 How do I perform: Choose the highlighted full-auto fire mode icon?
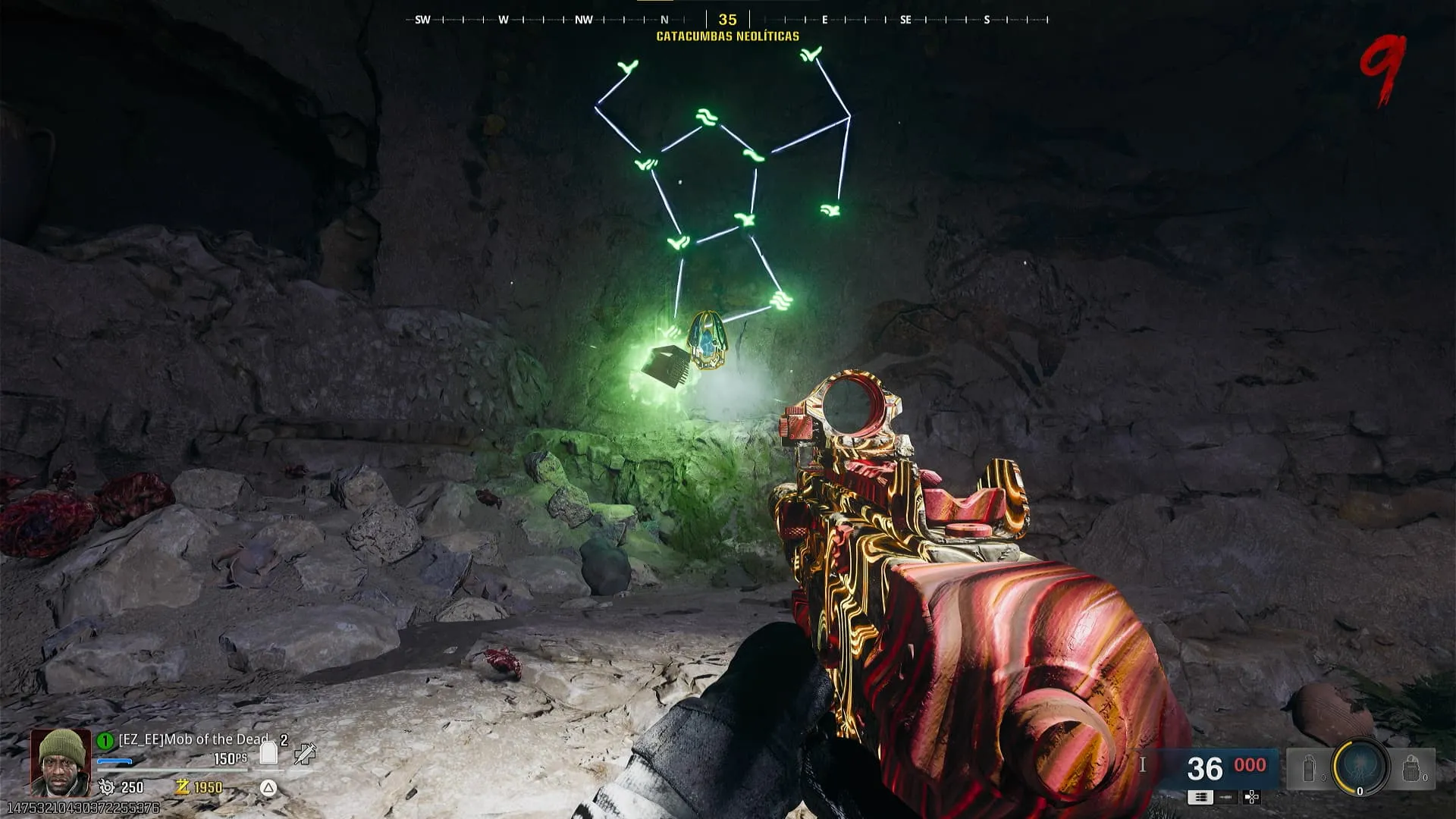click(1200, 797)
